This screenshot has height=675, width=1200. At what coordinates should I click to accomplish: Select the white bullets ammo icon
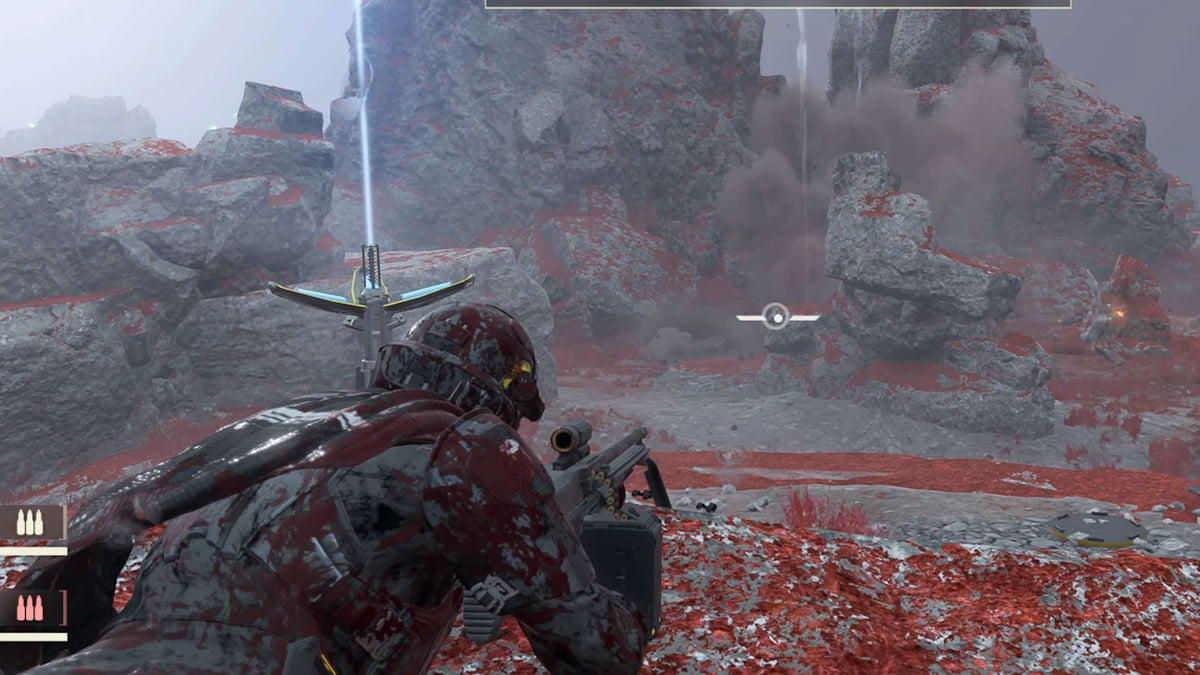click(31, 522)
